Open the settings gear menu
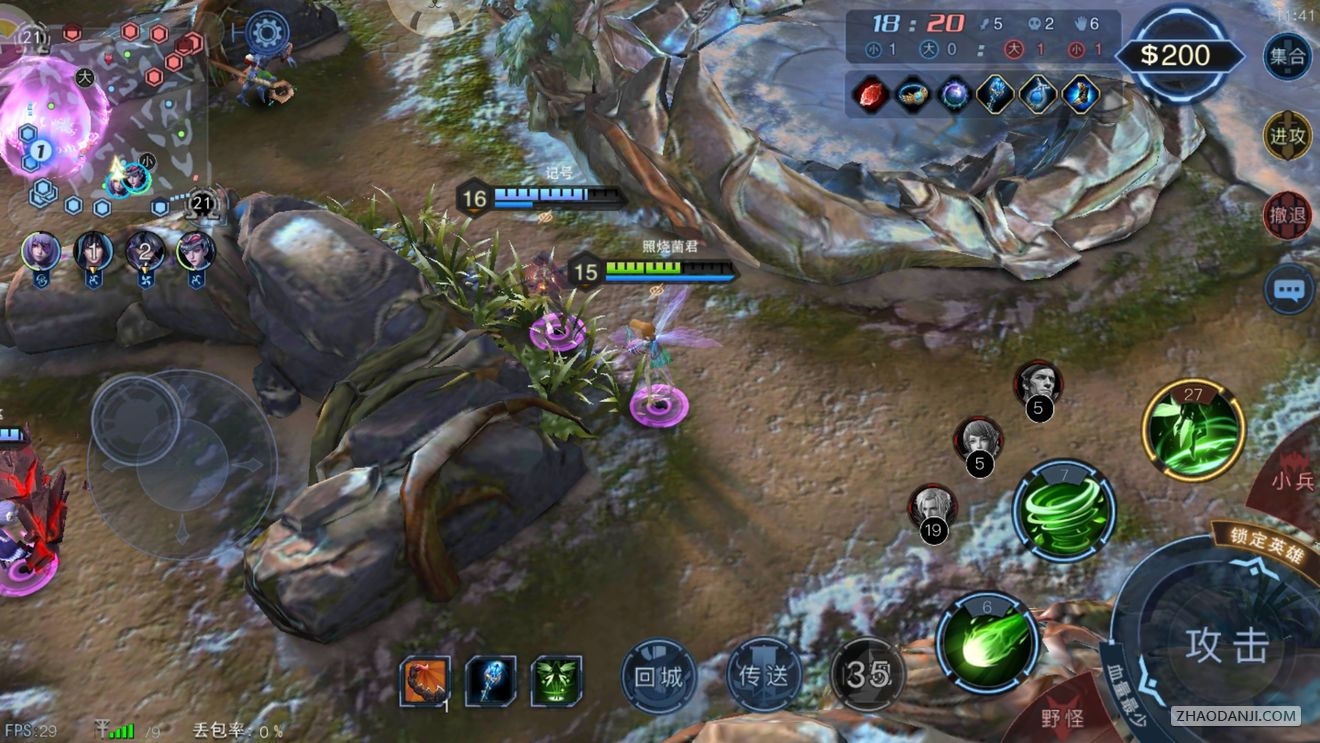Screen dimensions: 1320x743 point(267,33)
